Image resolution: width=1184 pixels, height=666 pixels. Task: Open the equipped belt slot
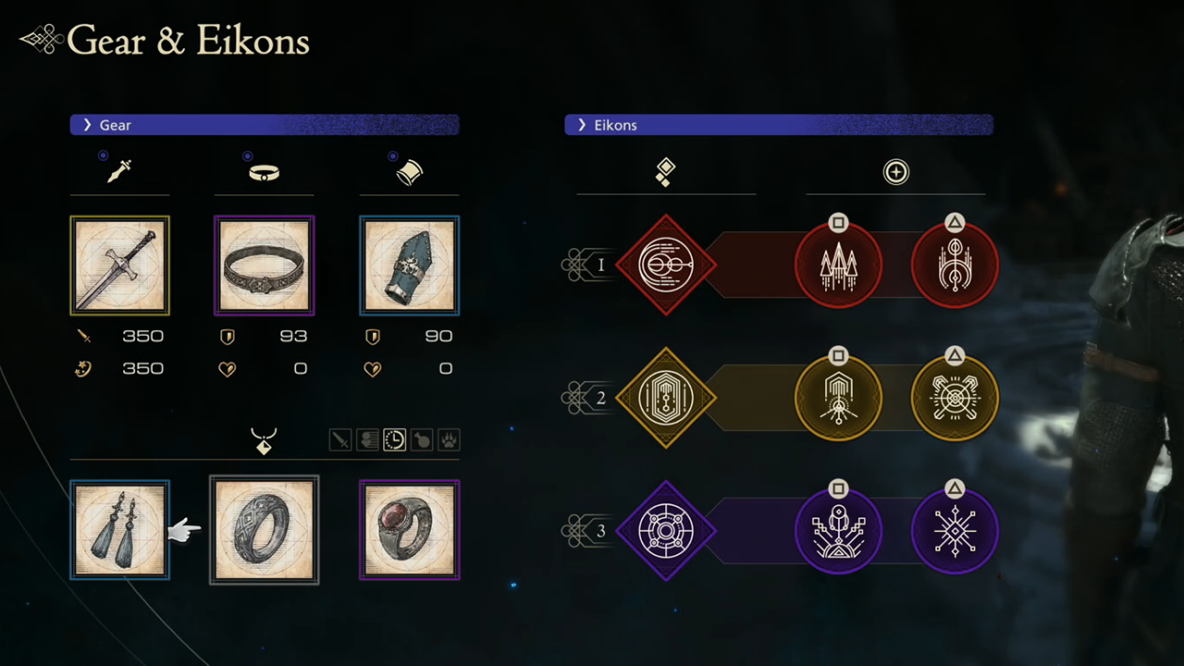pos(264,265)
